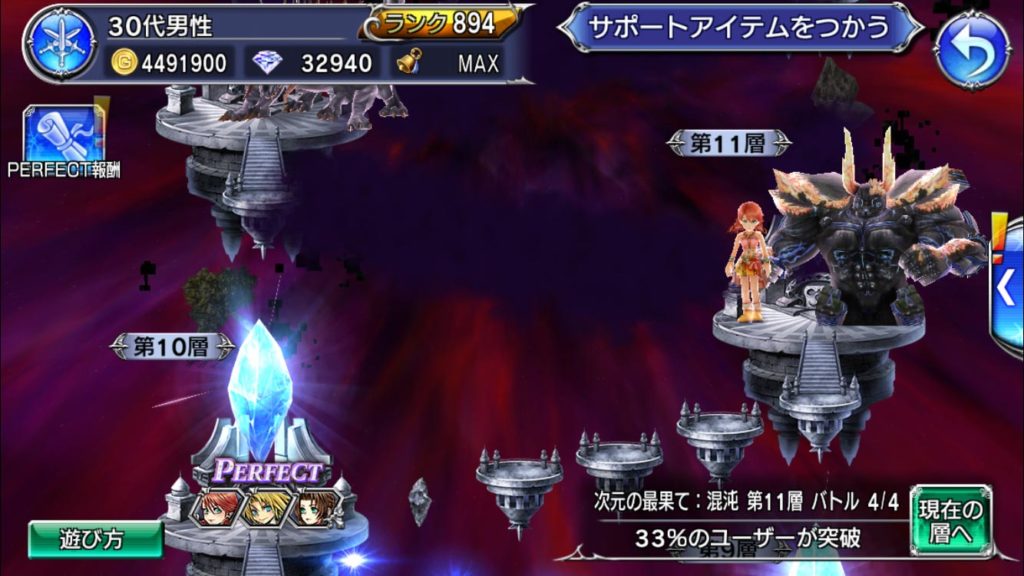Tap the gold gil counter
1024x576 pixels.
pyautogui.click(x=171, y=64)
